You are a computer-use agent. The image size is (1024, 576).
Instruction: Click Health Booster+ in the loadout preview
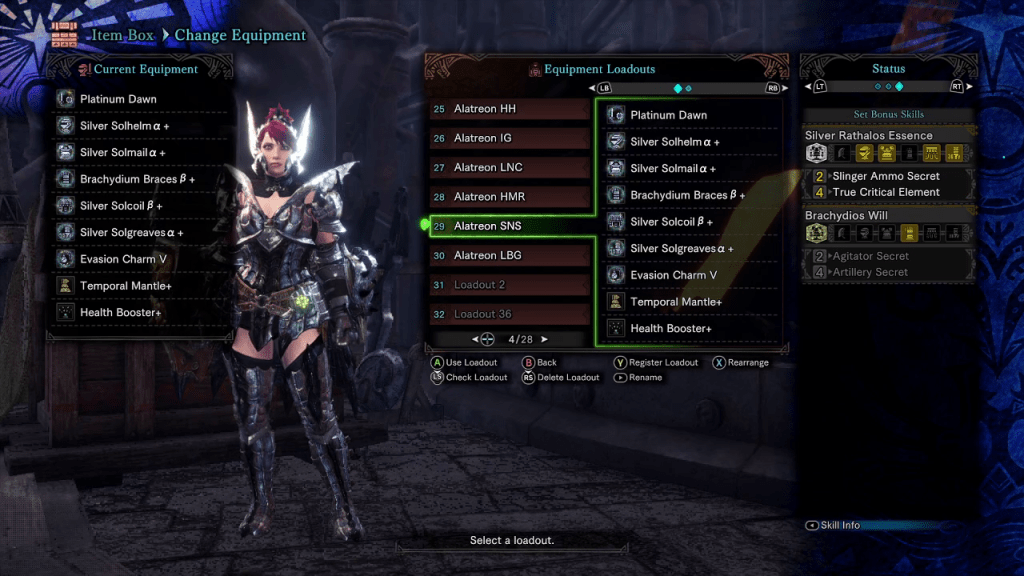point(690,329)
